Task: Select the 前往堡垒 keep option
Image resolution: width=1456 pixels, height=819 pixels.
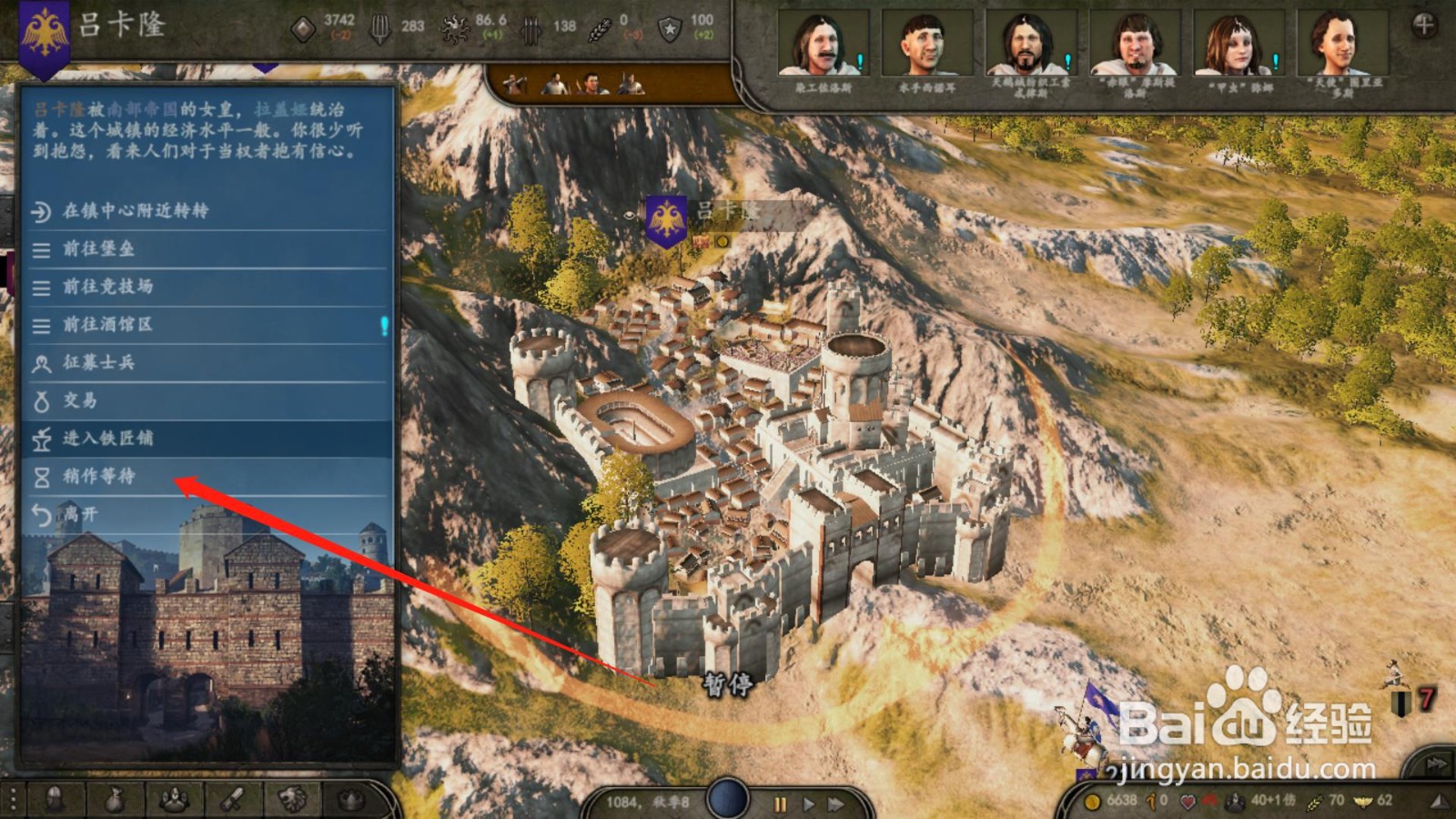Action: click(x=98, y=249)
